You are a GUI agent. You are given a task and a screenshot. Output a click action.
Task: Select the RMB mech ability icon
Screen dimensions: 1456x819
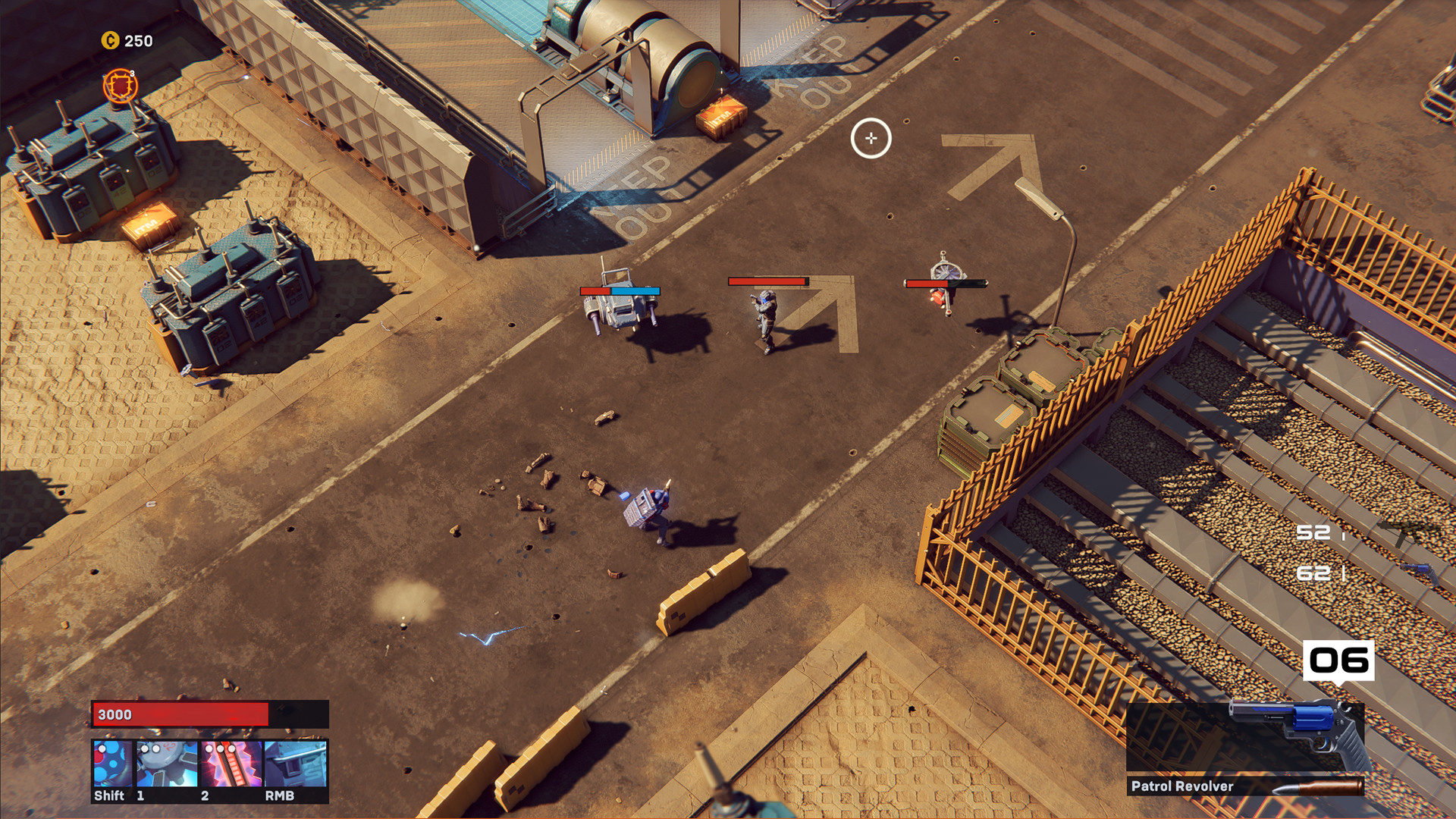[296, 766]
